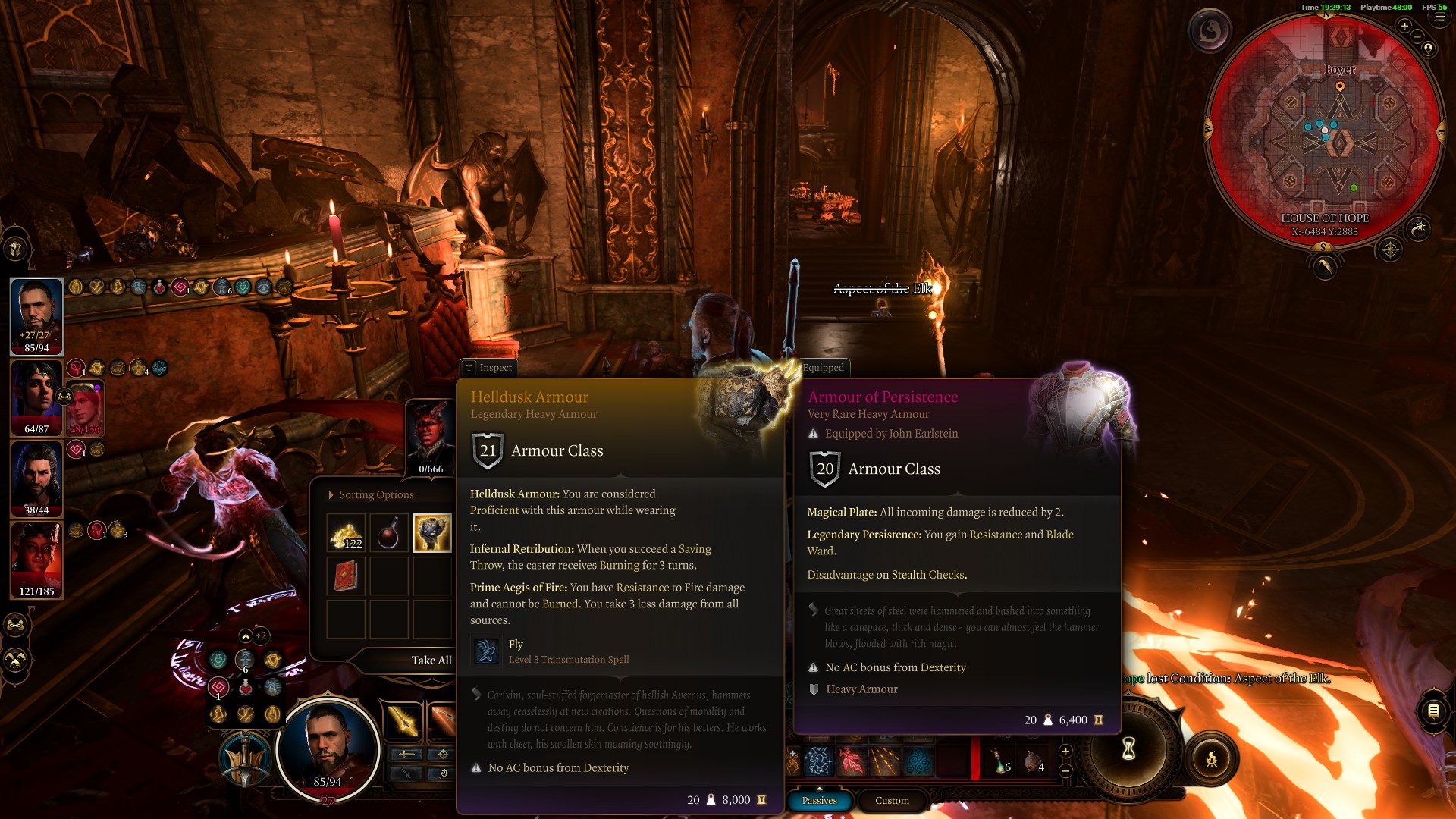
Task: Expand the +2 hidden conditions indicator
Action: click(262, 636)
